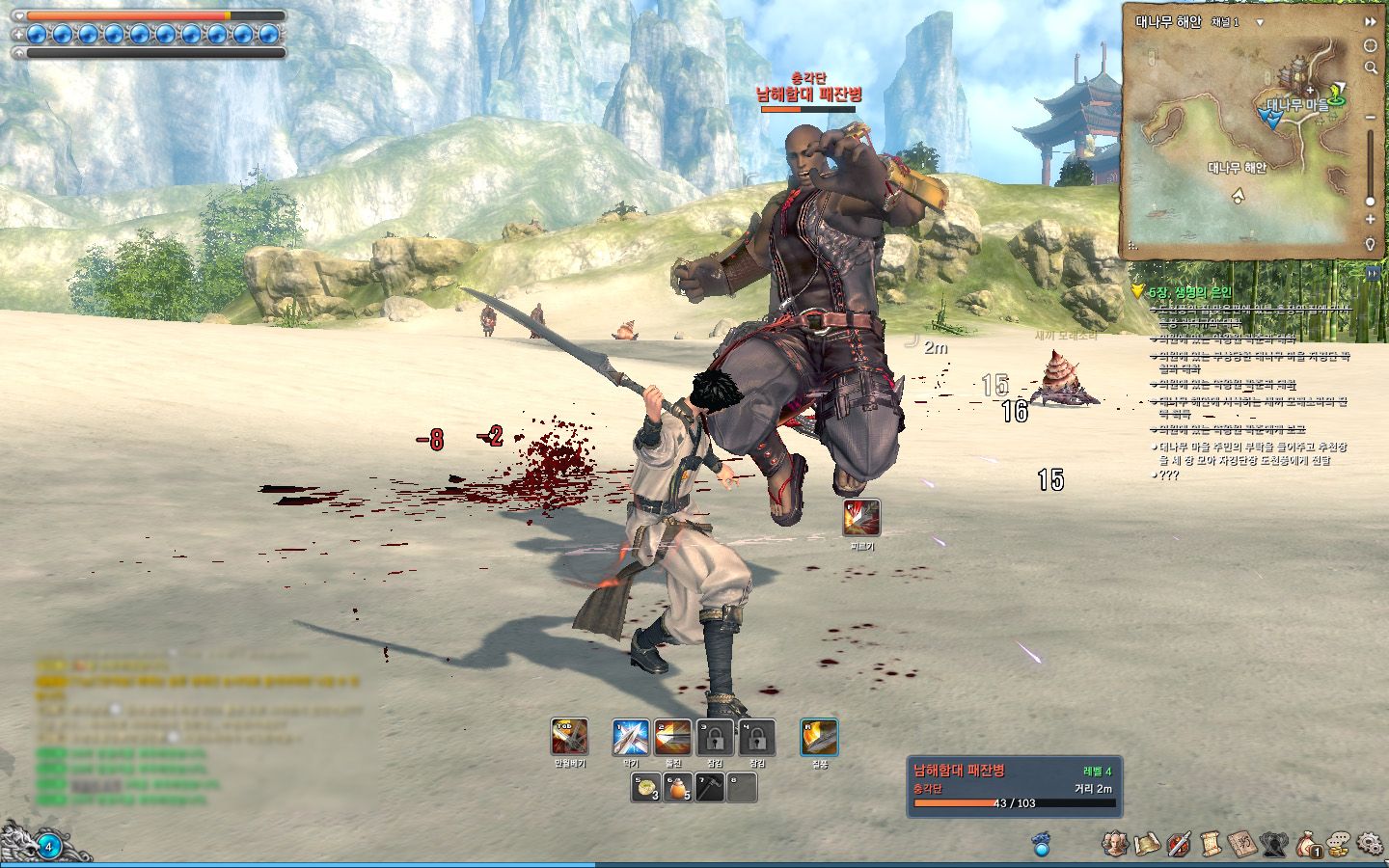This screenshot has height=868, width=1389.
Task: Open the quest scroll journal
Action: coord(1211,844)
